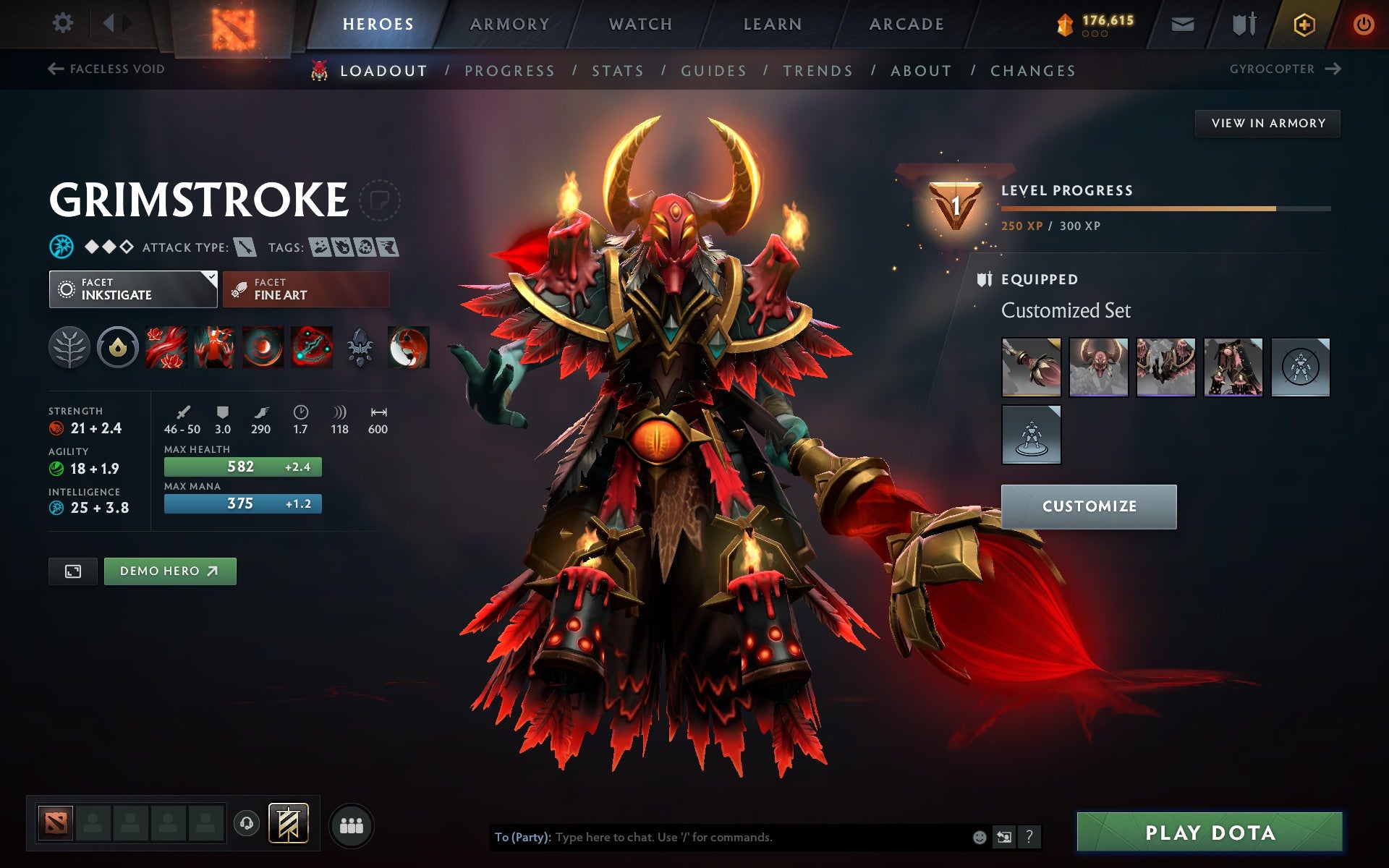Click the VIEW IN ARMORY button
This screenshot has height=868, width=1389.
pyautogui.click(x=1267, y=122)
